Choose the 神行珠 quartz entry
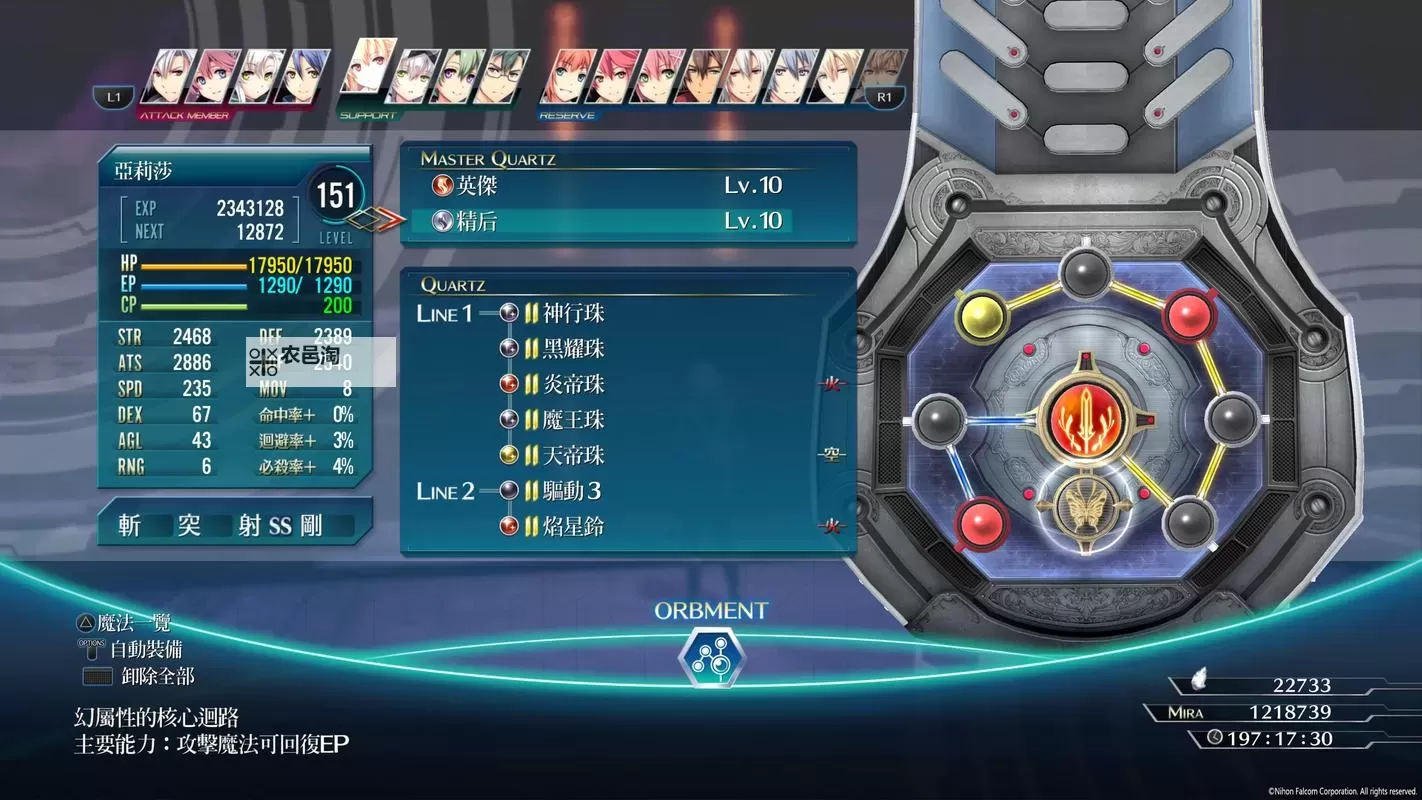This screenshot has height=800, width=1422. coord(573,314)
